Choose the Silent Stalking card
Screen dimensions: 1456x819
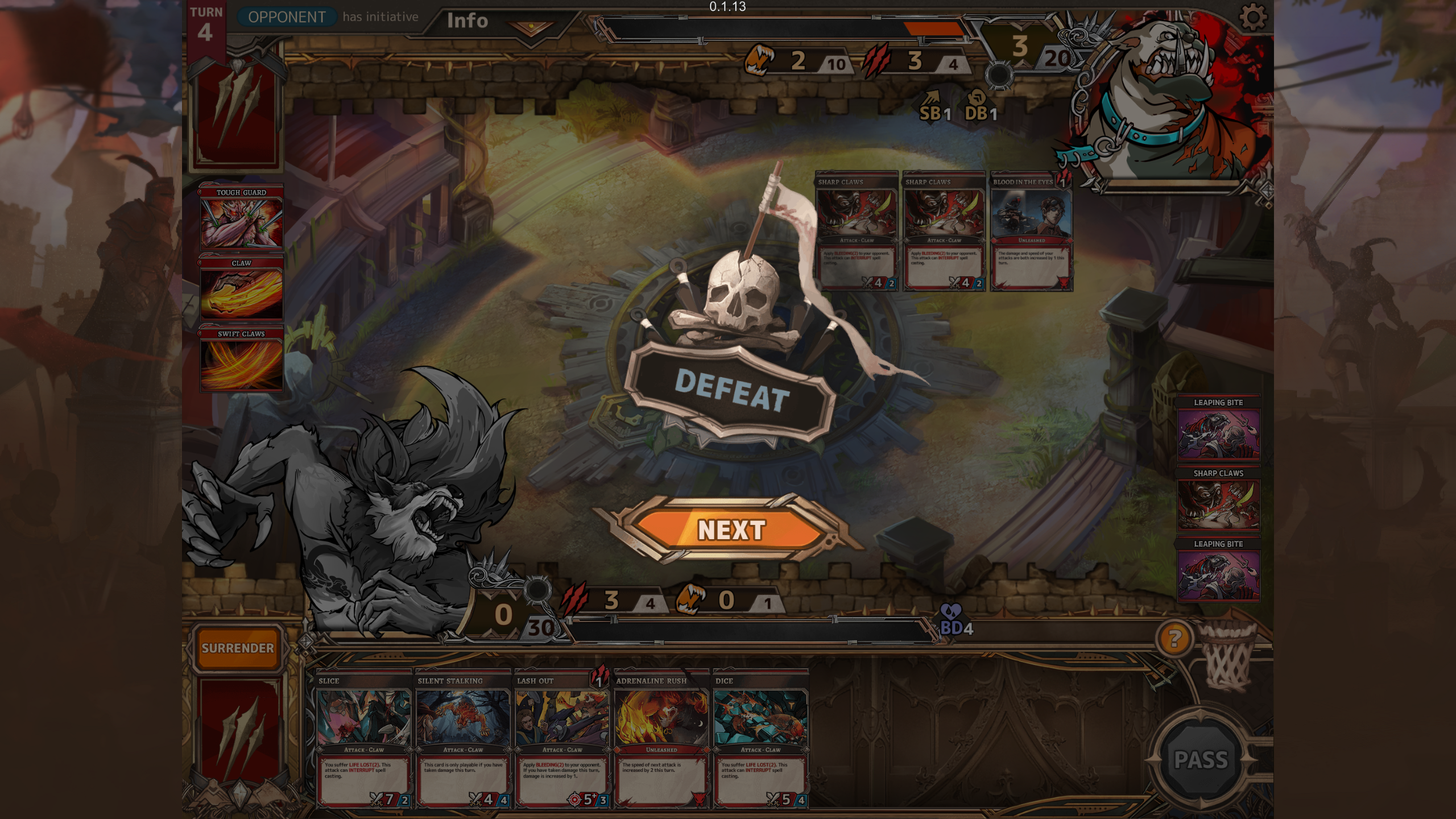[x=463, y=738]
